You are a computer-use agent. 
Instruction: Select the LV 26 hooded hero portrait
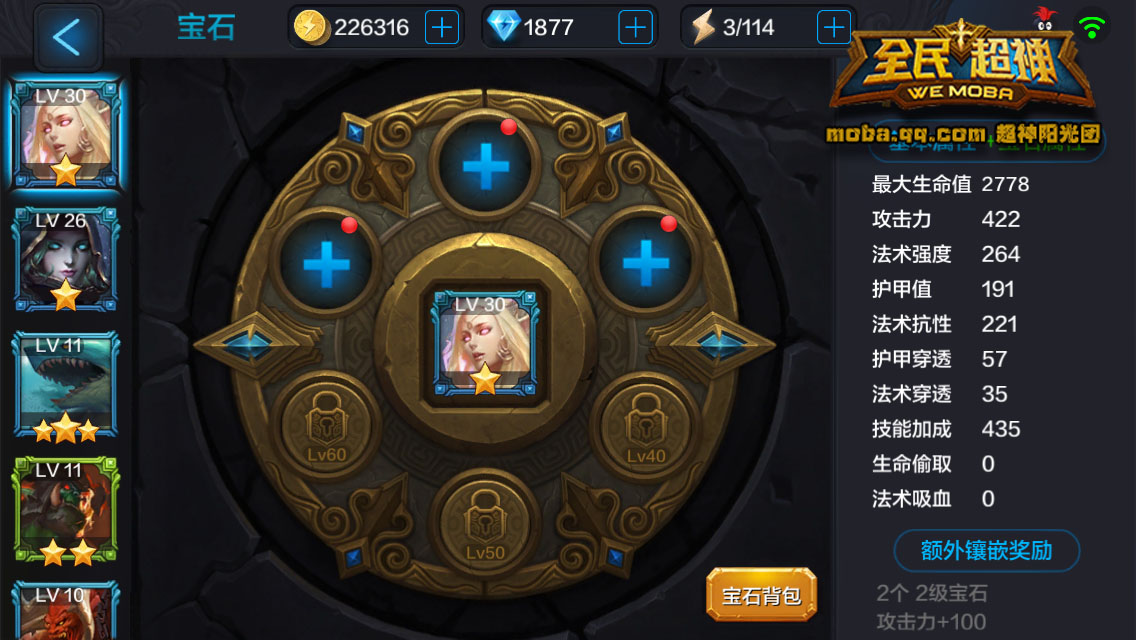click(x=65, y=259)
